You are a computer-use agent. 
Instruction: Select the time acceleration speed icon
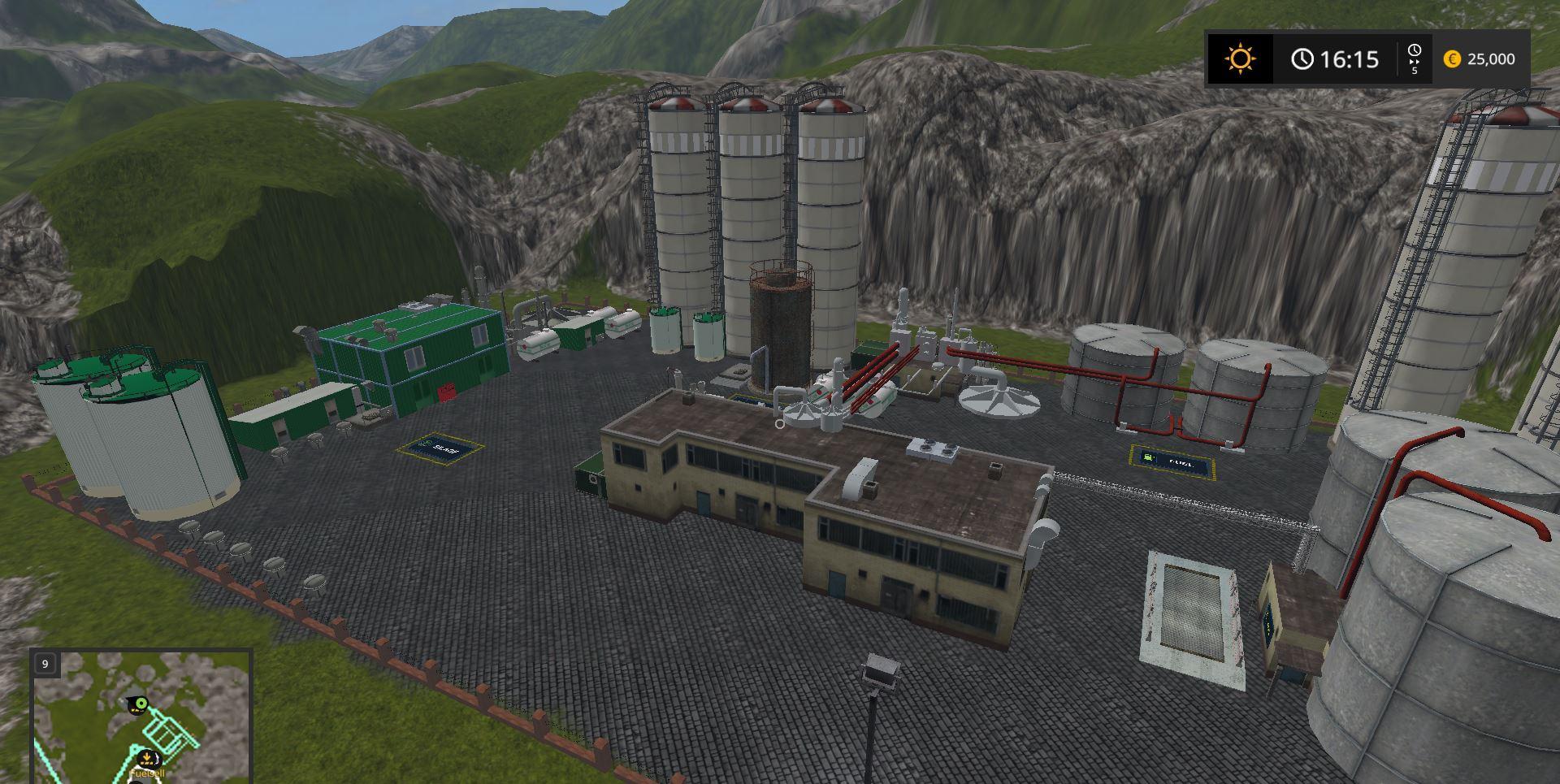pos(1414,58)
